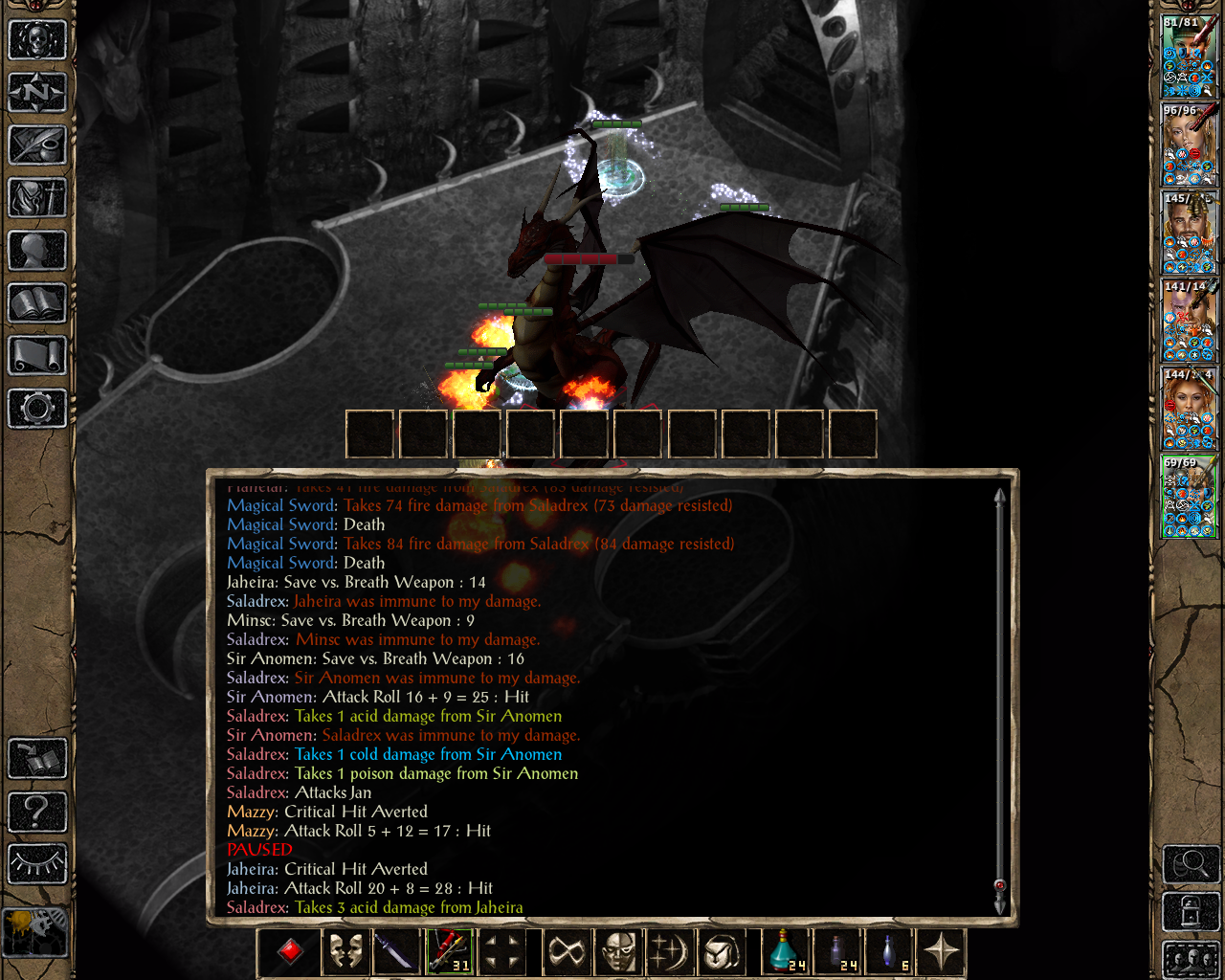Open the priest scroll button
1225x980 pixels.
click(37, 356)
